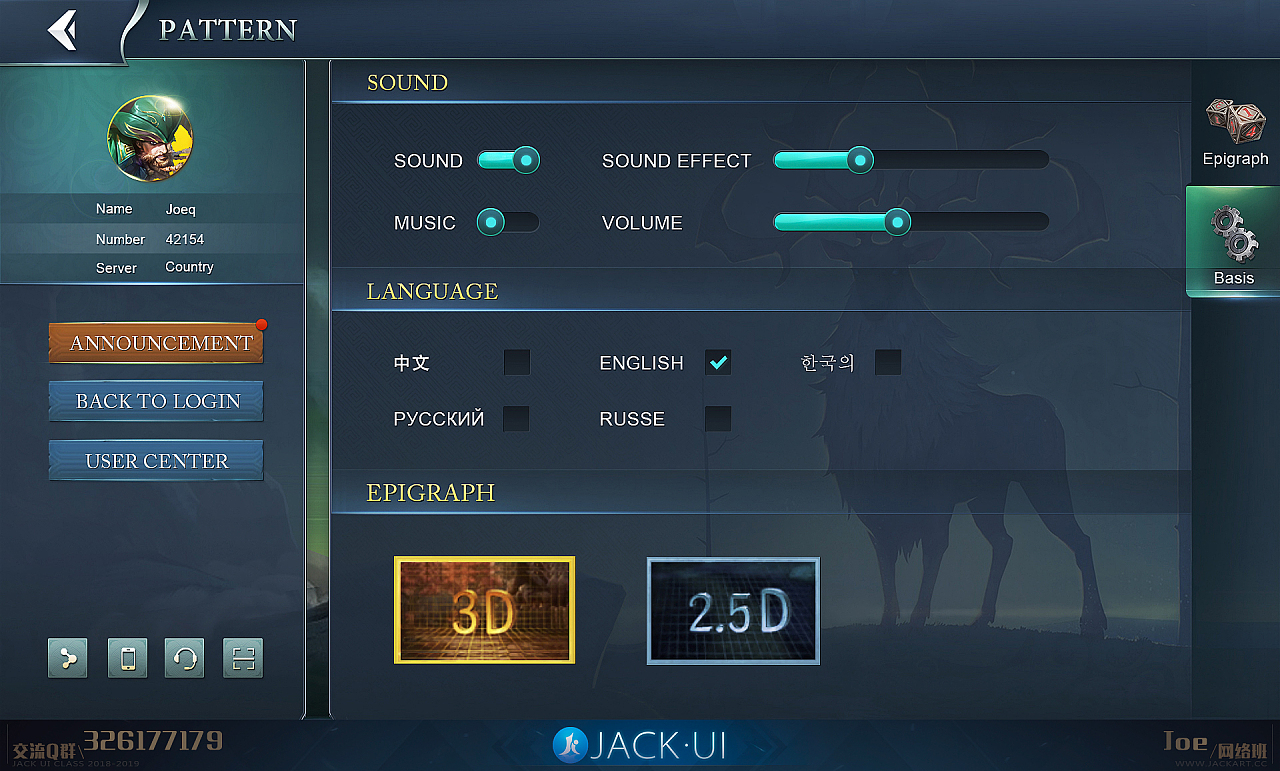This screenshot has width=1280, height=771.
Task: Adjust the Sound Effect slider
Action: 859,160
